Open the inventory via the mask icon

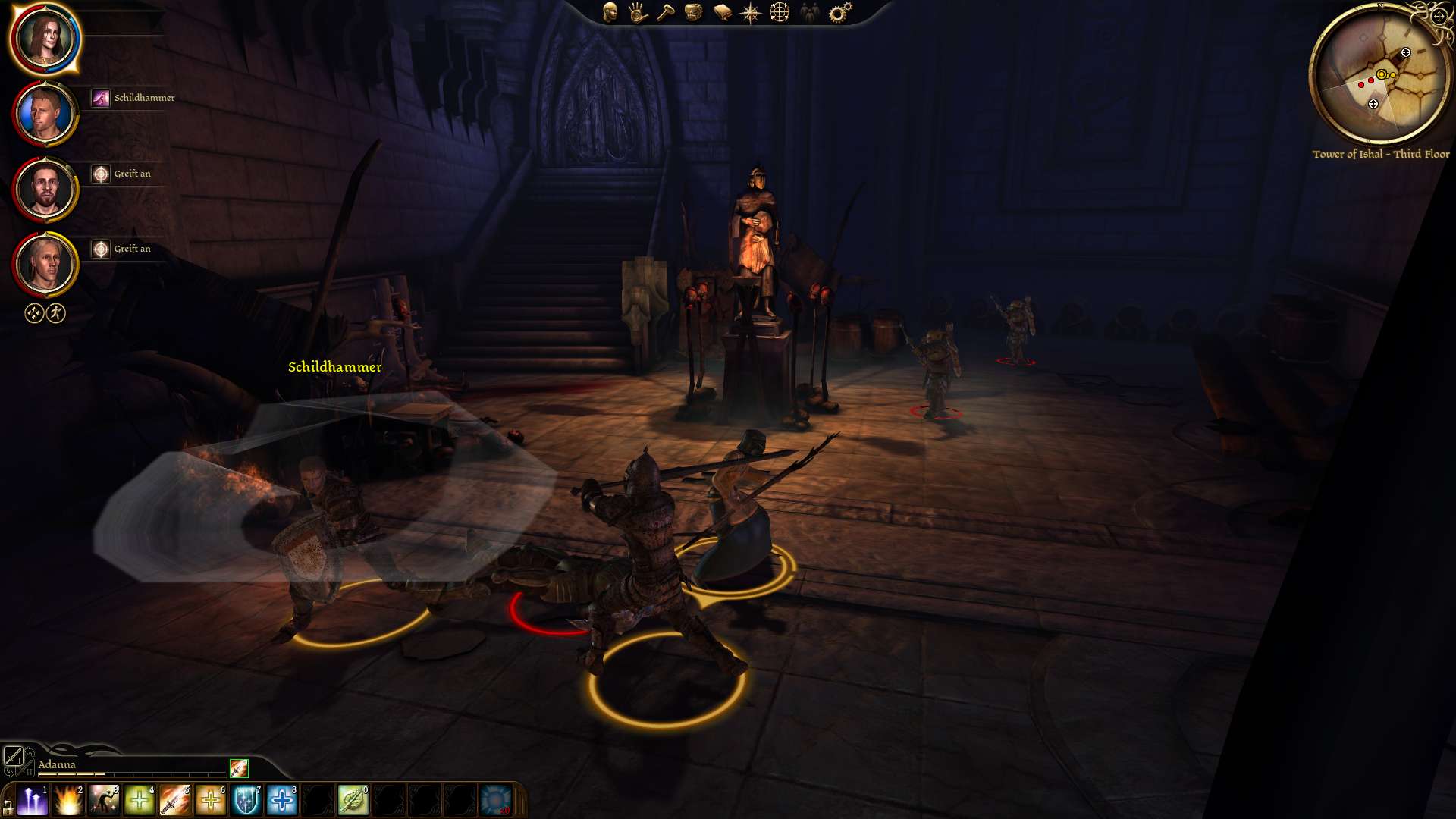coord(694,11)
